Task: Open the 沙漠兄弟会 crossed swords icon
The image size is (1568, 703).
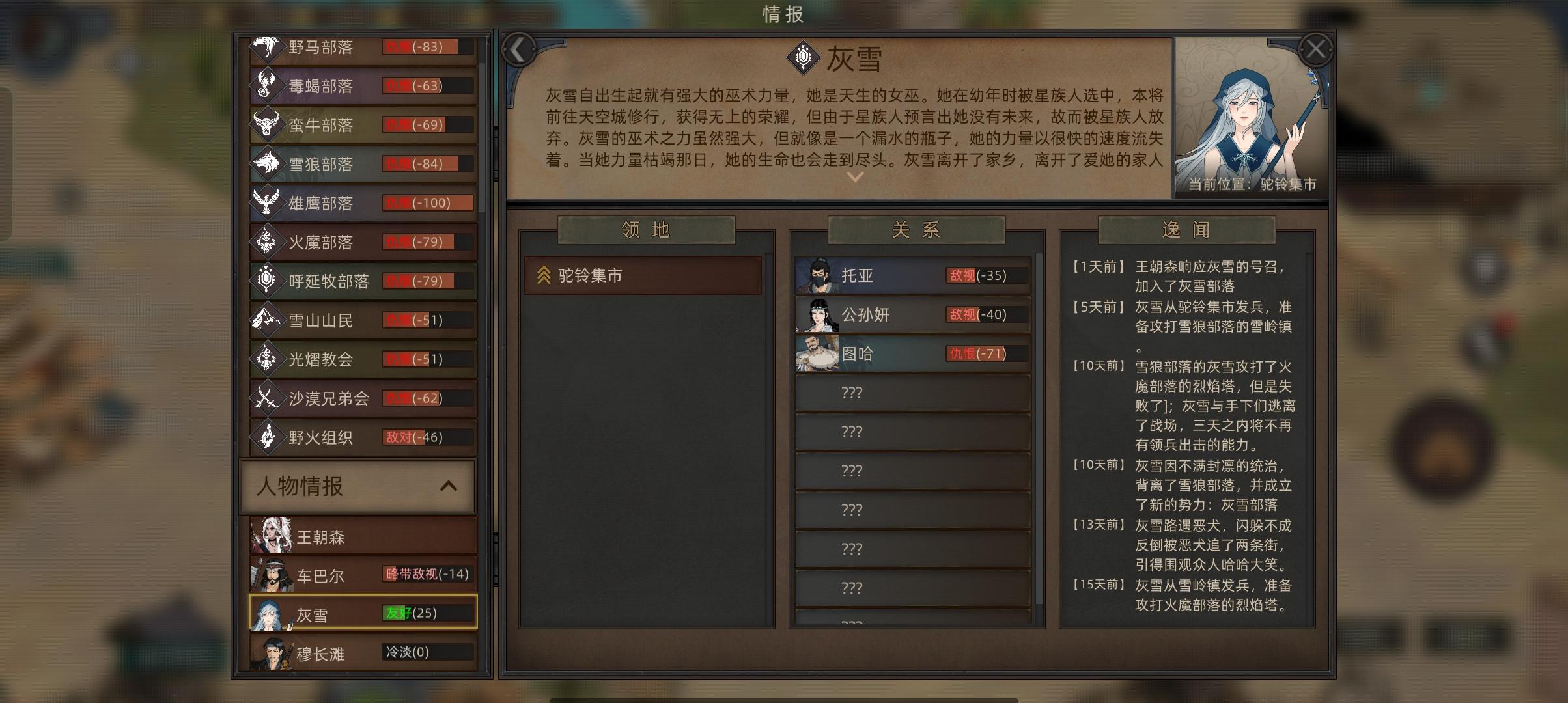Action: [268, 399]
